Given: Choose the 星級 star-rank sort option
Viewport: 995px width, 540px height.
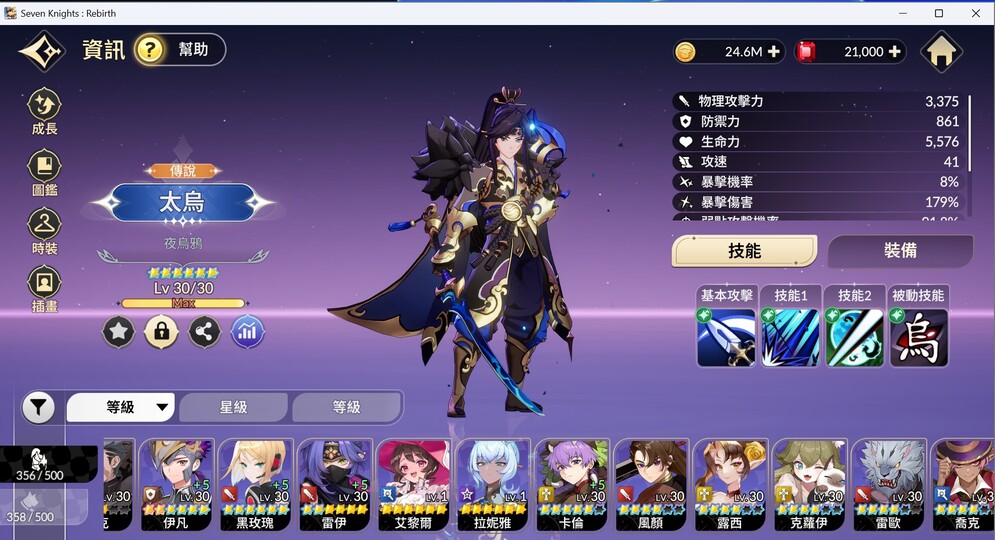Looking at the screenshot, I should [x=233, y=407].
